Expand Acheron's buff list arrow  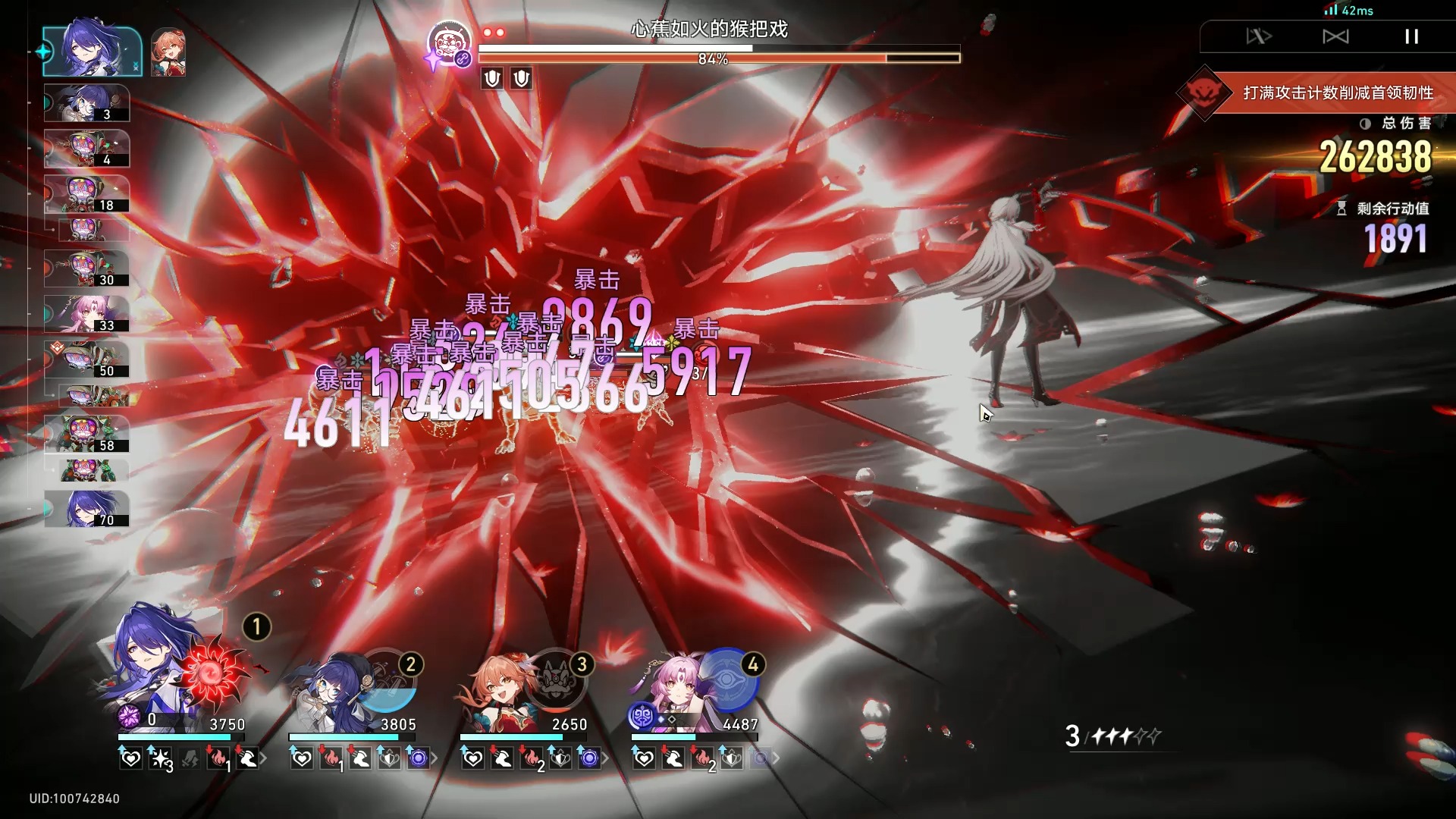263,758
